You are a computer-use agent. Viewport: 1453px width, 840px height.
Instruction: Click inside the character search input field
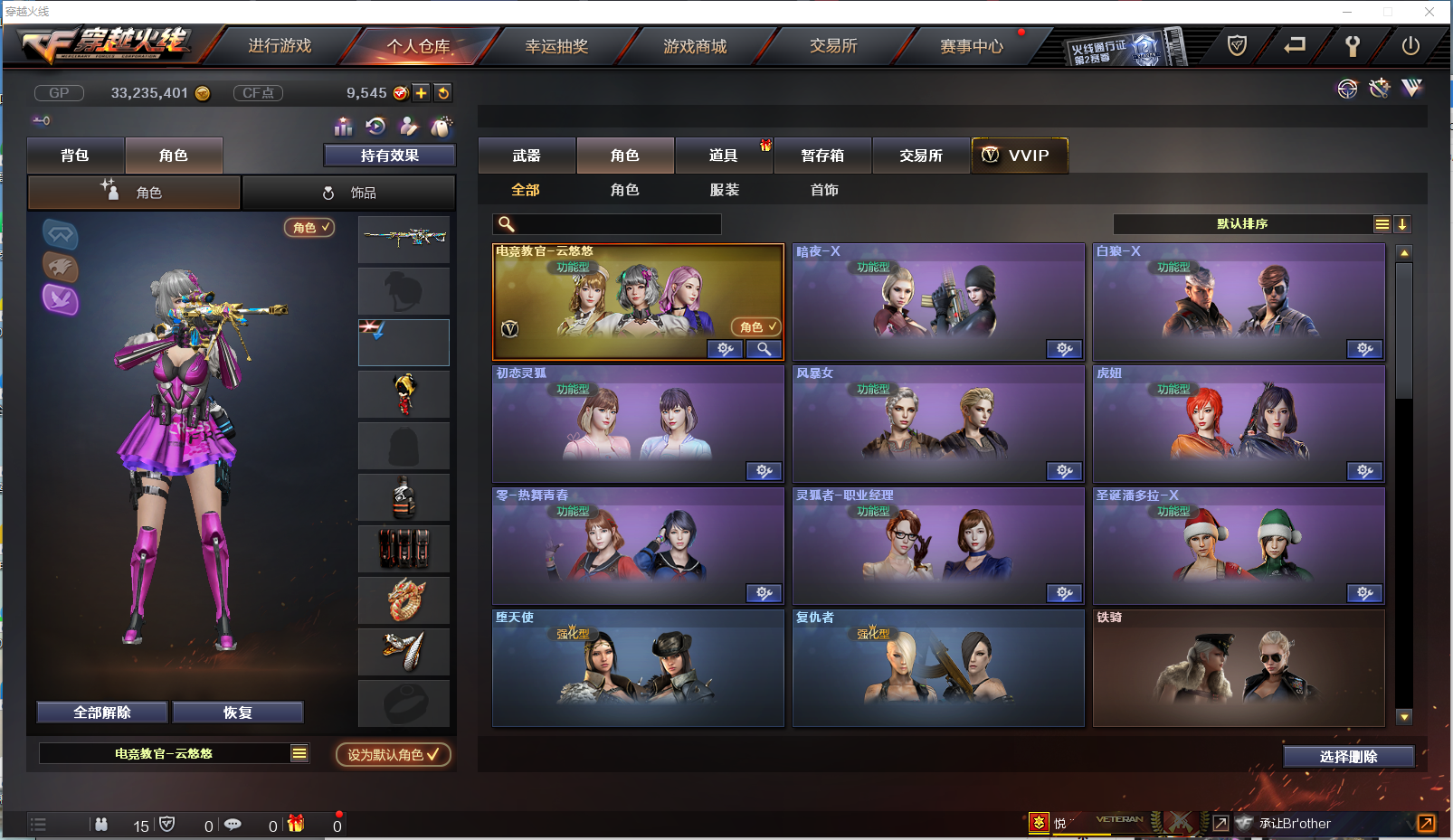[615, 223]
